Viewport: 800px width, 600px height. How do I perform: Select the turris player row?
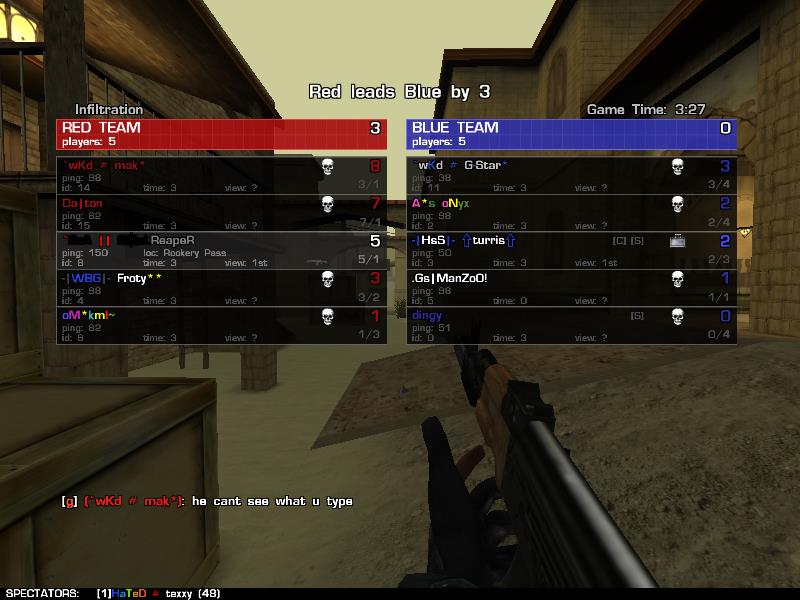coord(571,250)
